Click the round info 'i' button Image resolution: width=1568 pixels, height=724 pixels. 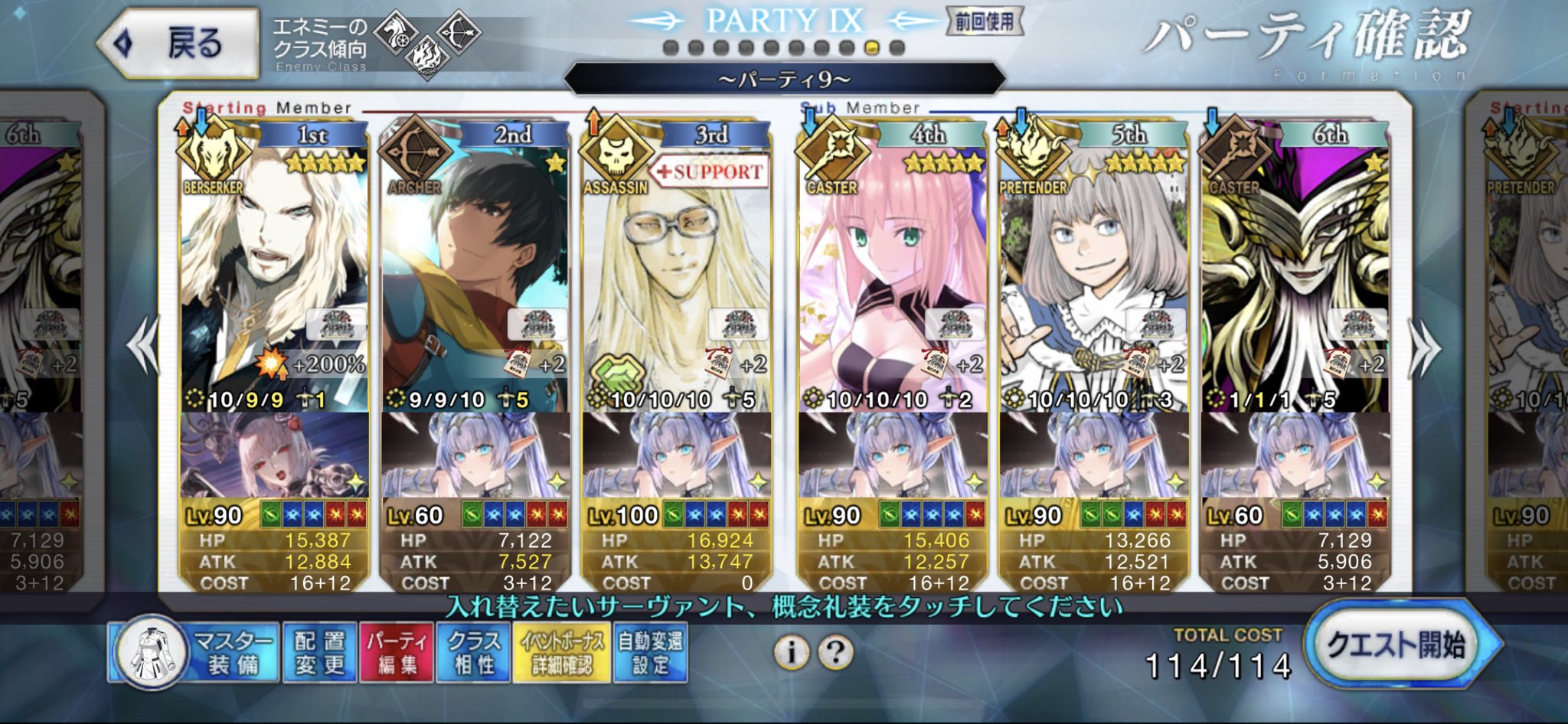(792, 652)
